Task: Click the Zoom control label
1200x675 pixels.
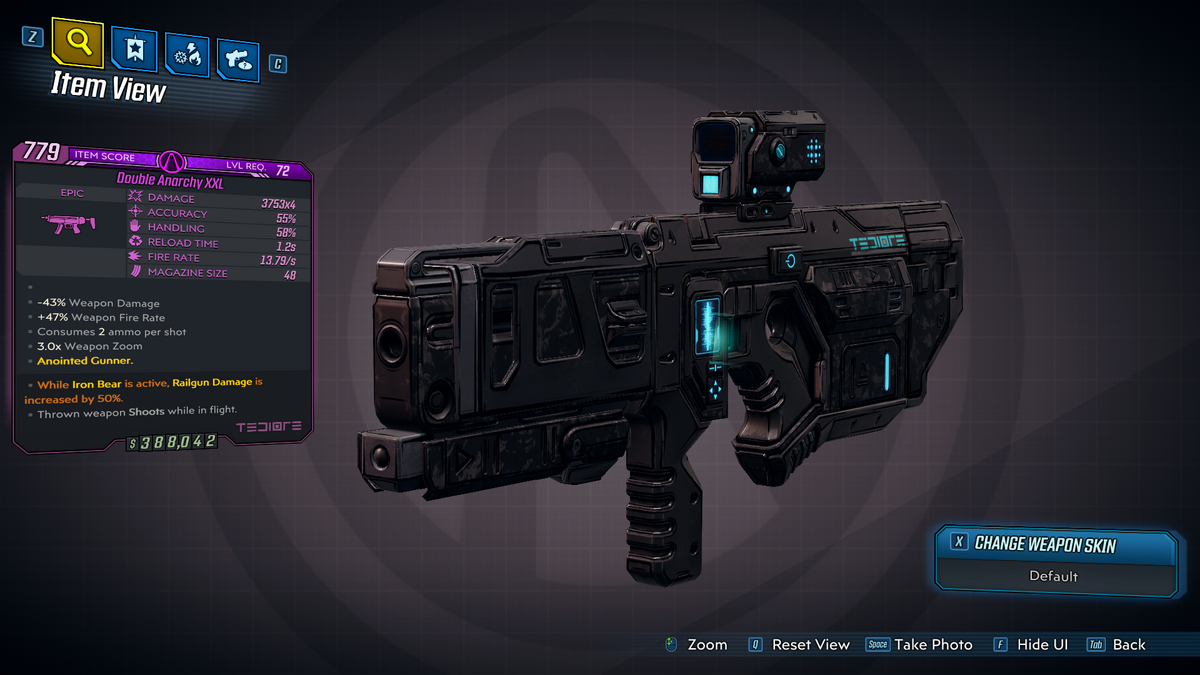Action: coord(706,645)
